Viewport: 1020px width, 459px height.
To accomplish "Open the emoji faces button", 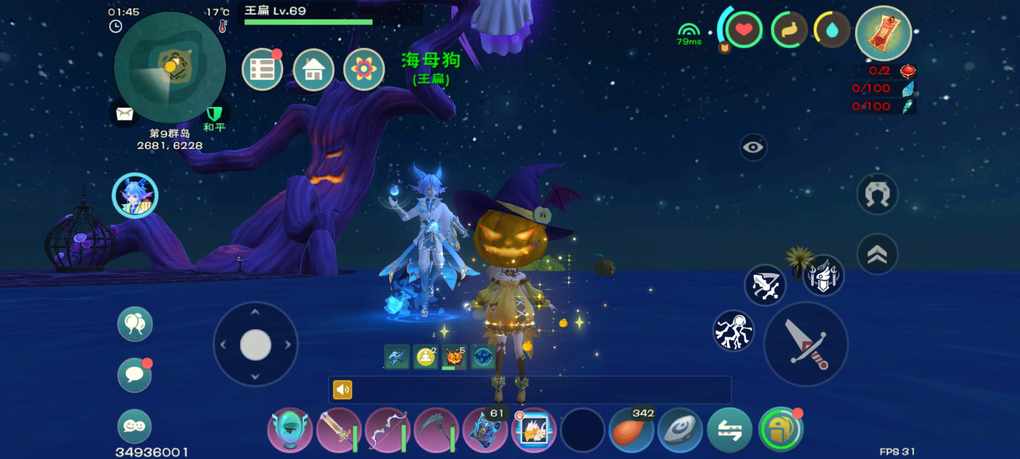I will point(135,426).
